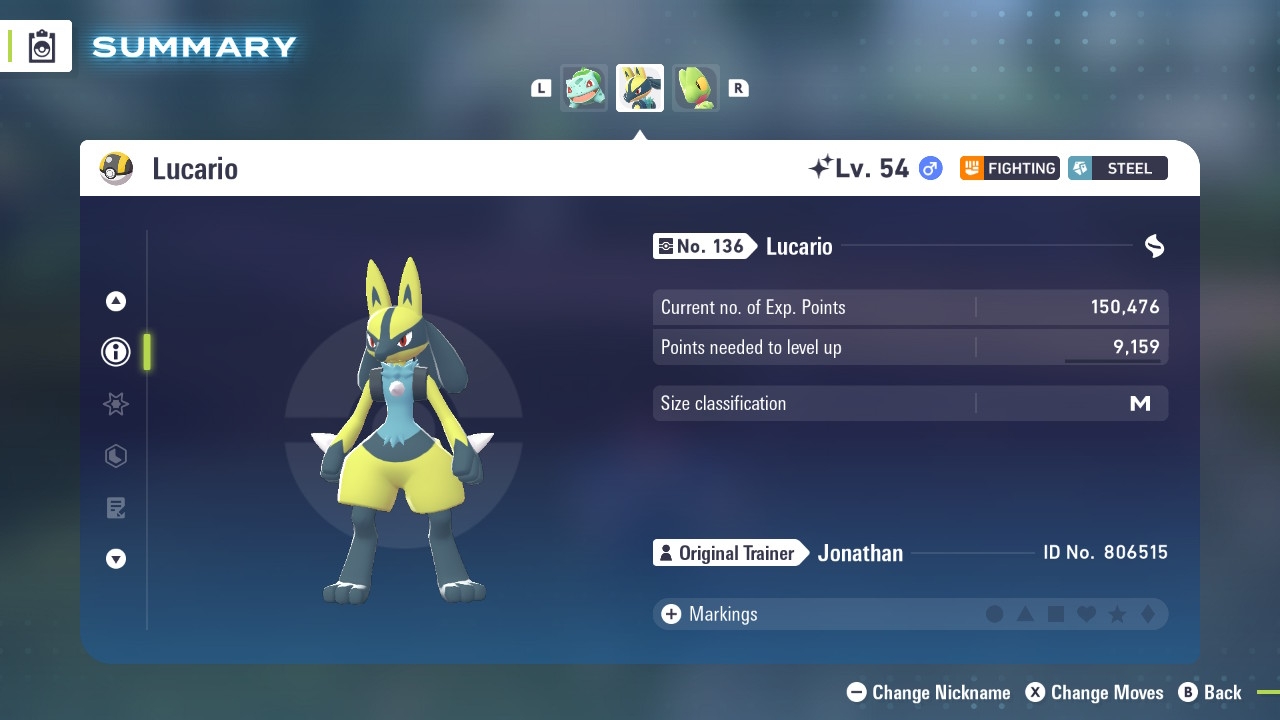This screenshot has width=1280, height=720.
Task: Choose Change Nickname
Action: (x=929, y=692)
